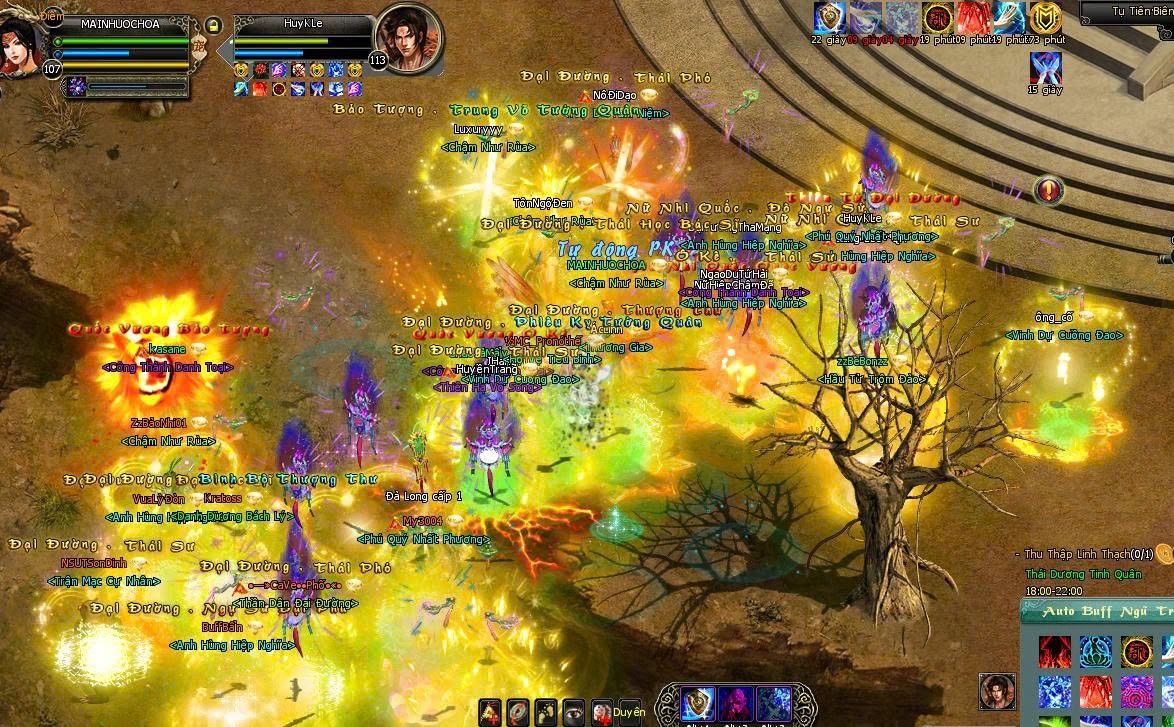Open the red exclamation mark notification
This screenshot has width=1174, height=727.
(1048, 188)
